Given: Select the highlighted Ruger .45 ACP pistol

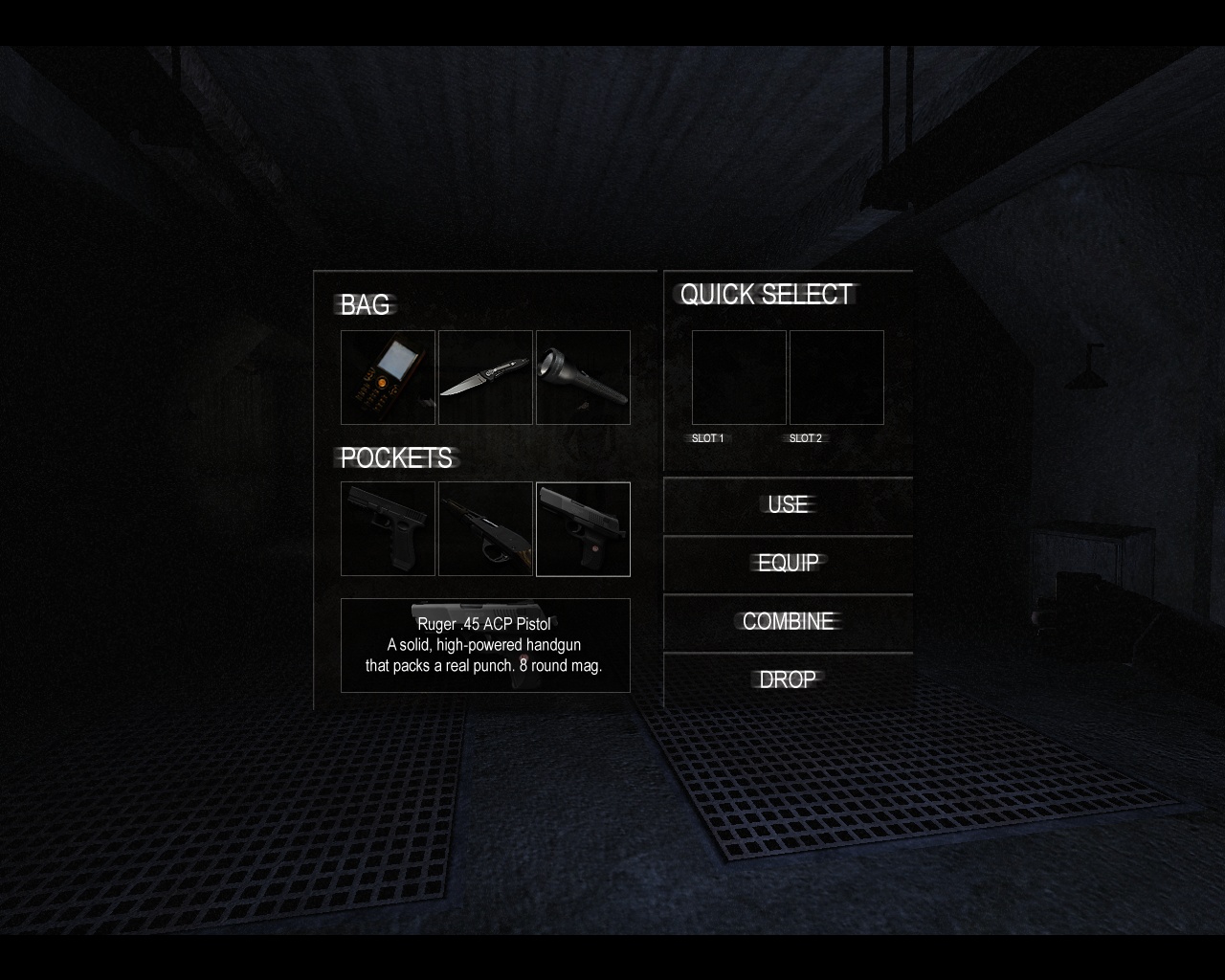Looking at the screenshot, I should (x=583, y=528).
